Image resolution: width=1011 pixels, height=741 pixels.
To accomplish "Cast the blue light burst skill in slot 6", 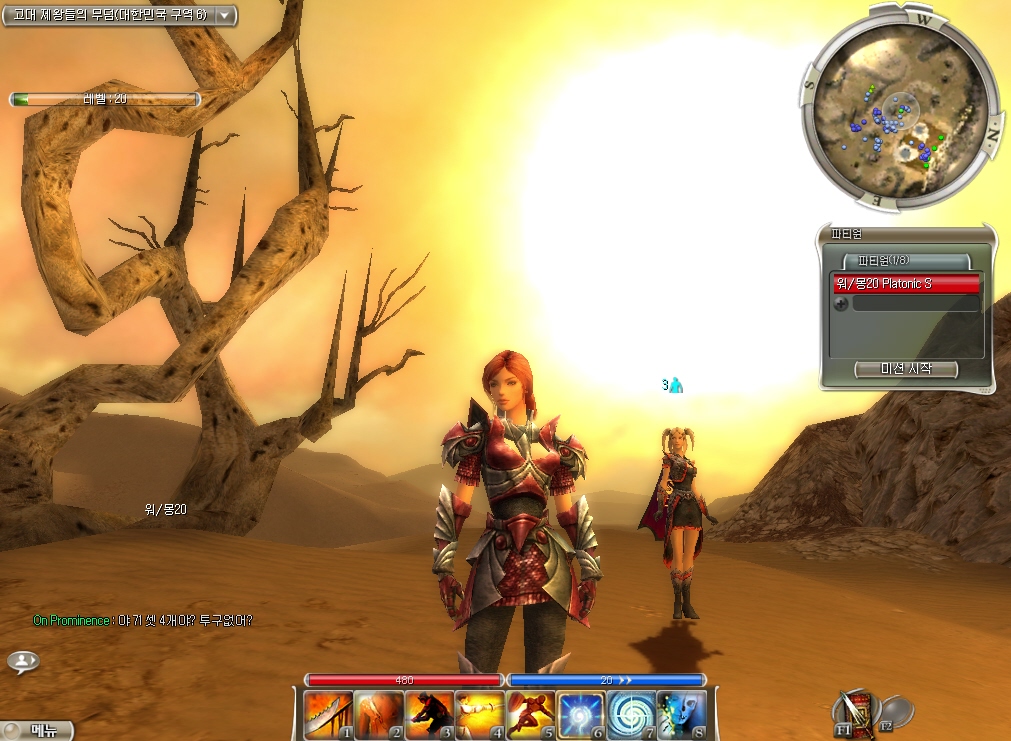I will click(581, 716).
